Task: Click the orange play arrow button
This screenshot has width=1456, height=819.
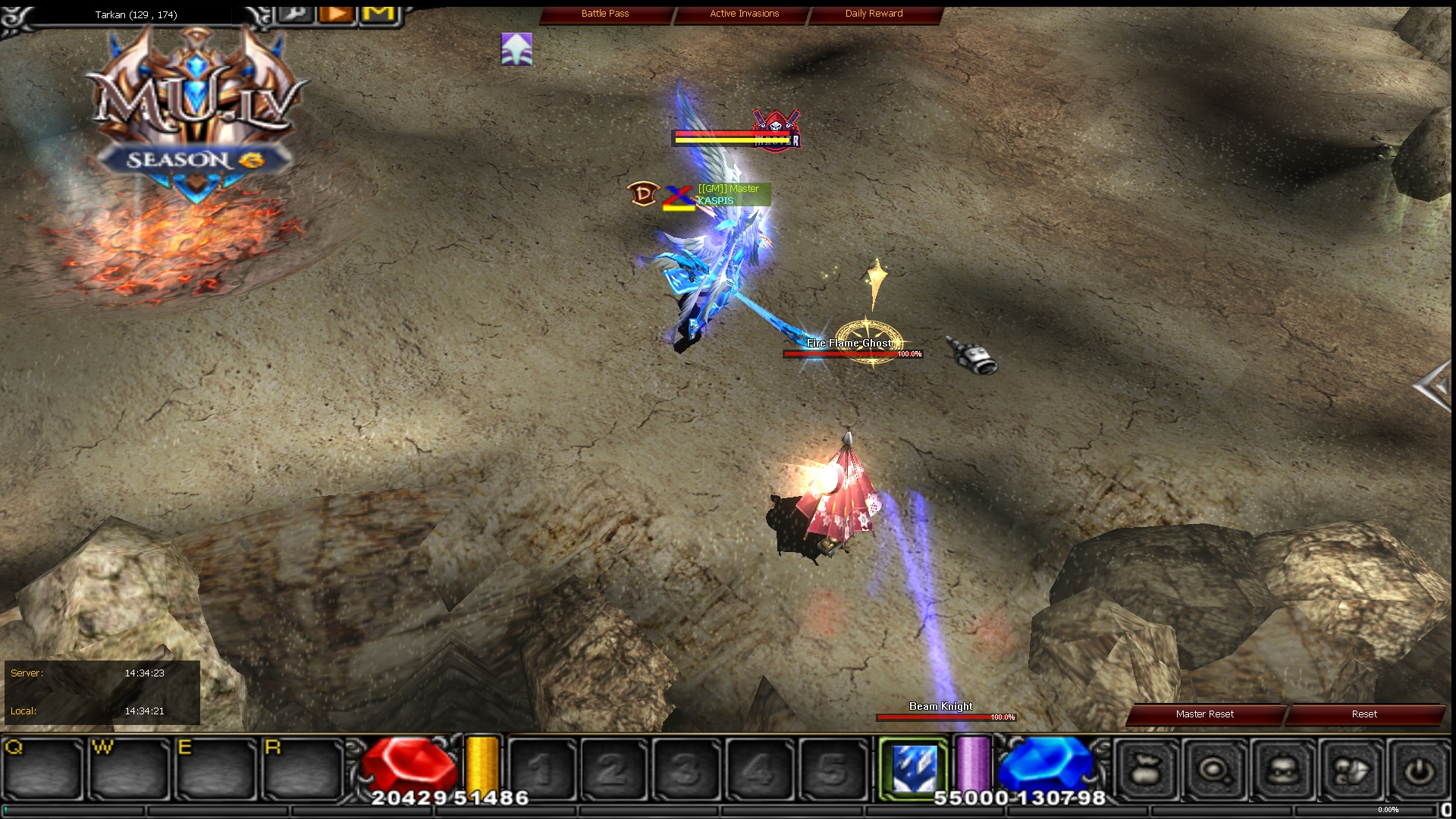Action: [337, 14]
